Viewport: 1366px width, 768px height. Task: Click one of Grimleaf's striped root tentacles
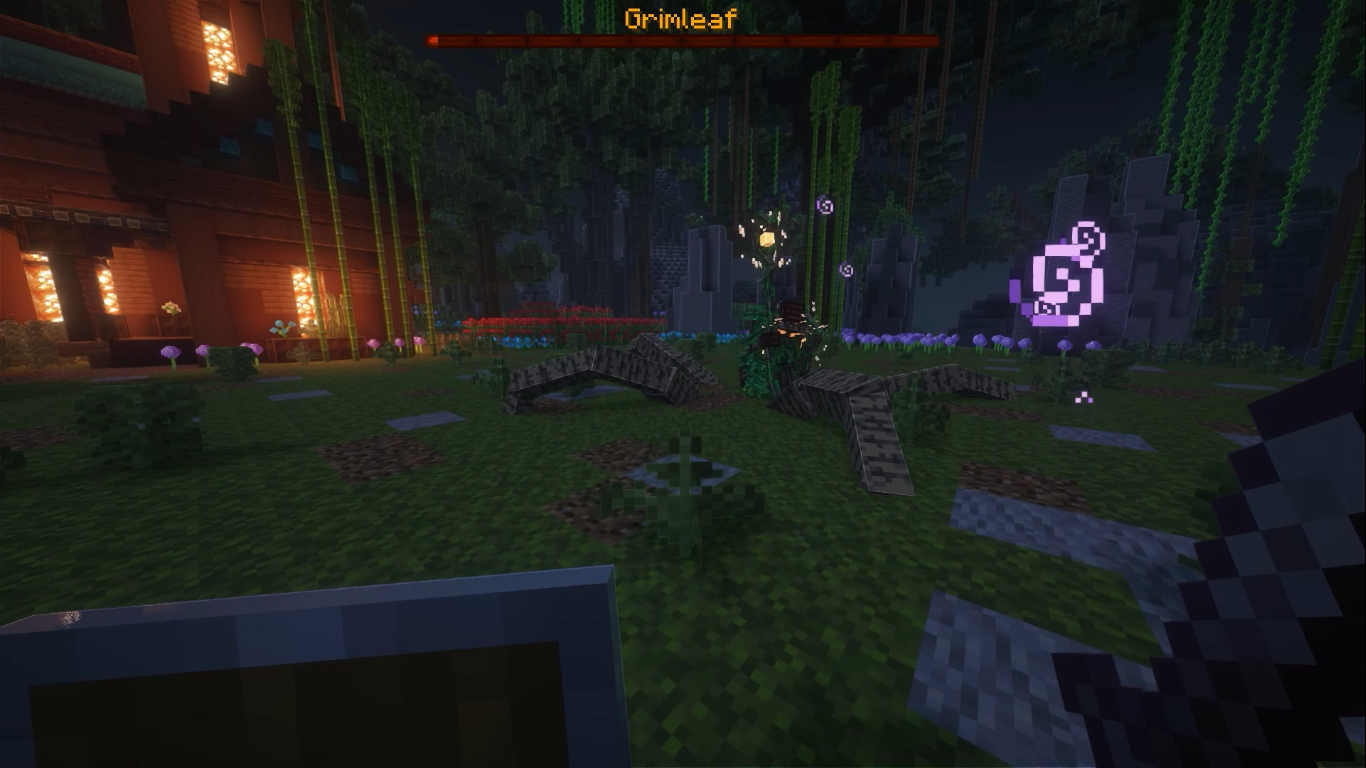coord(610,375)
